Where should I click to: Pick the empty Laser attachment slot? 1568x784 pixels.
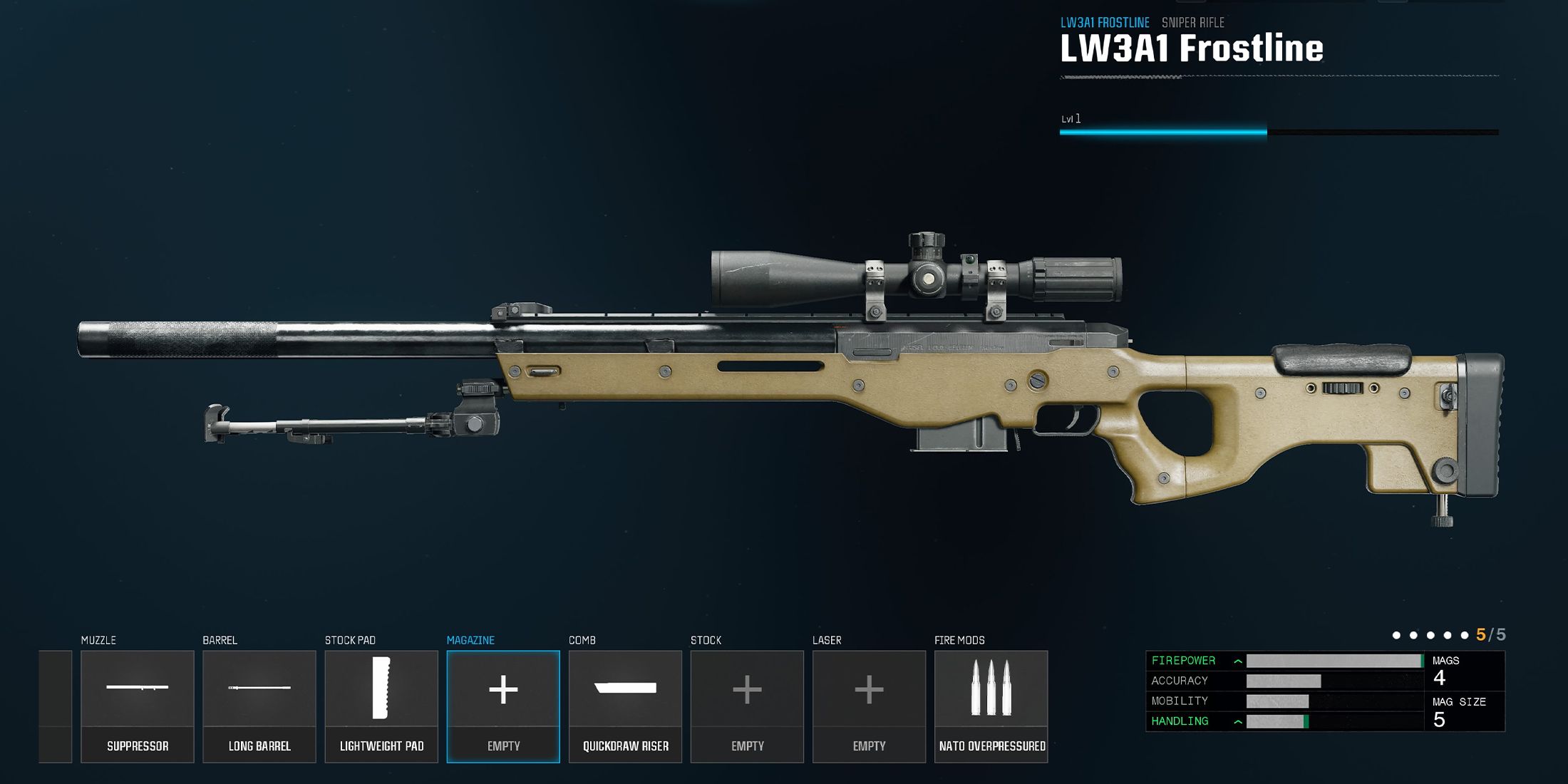[869, 706]
